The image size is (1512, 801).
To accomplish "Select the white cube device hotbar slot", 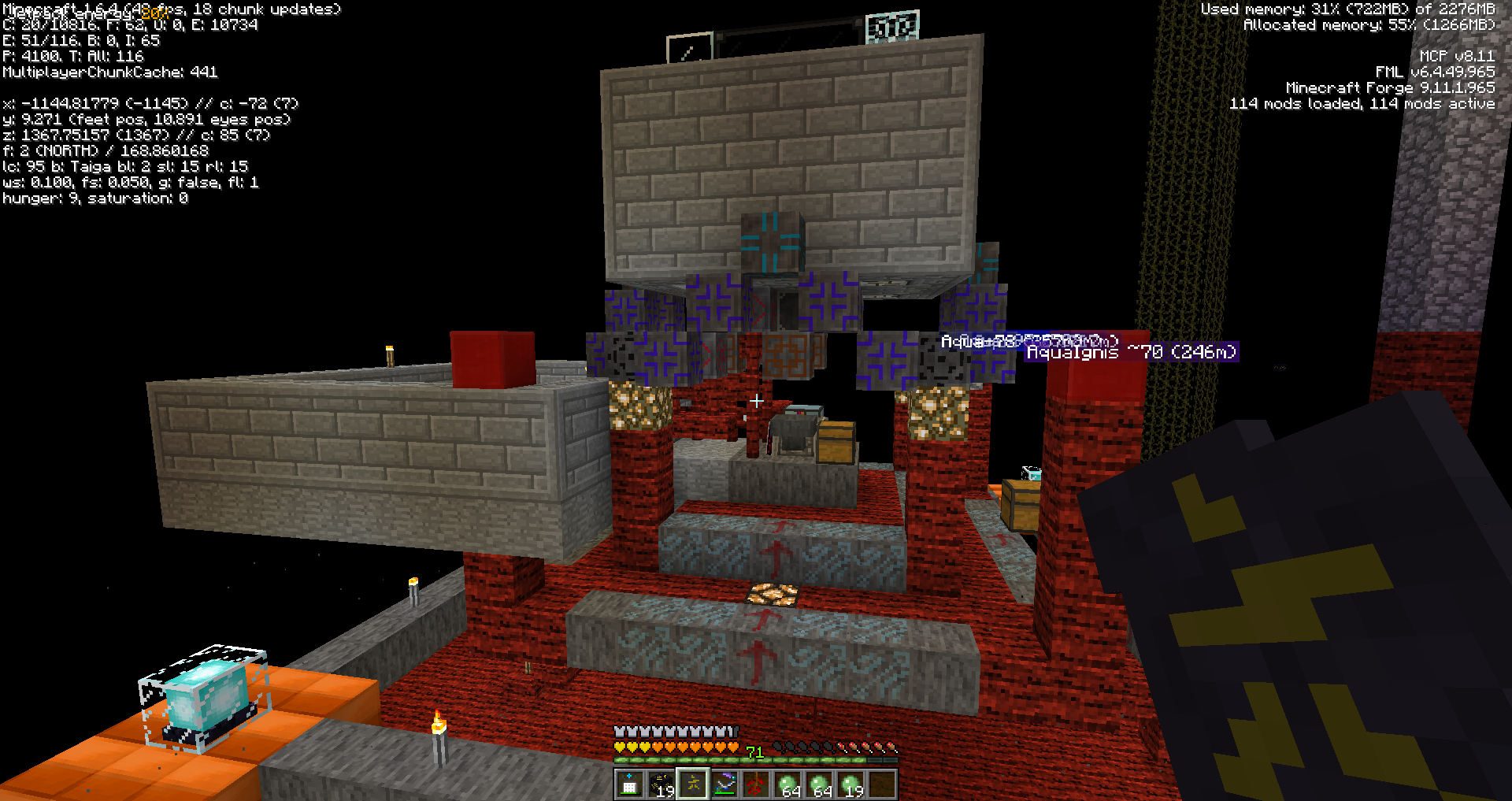I will (629, 784).
